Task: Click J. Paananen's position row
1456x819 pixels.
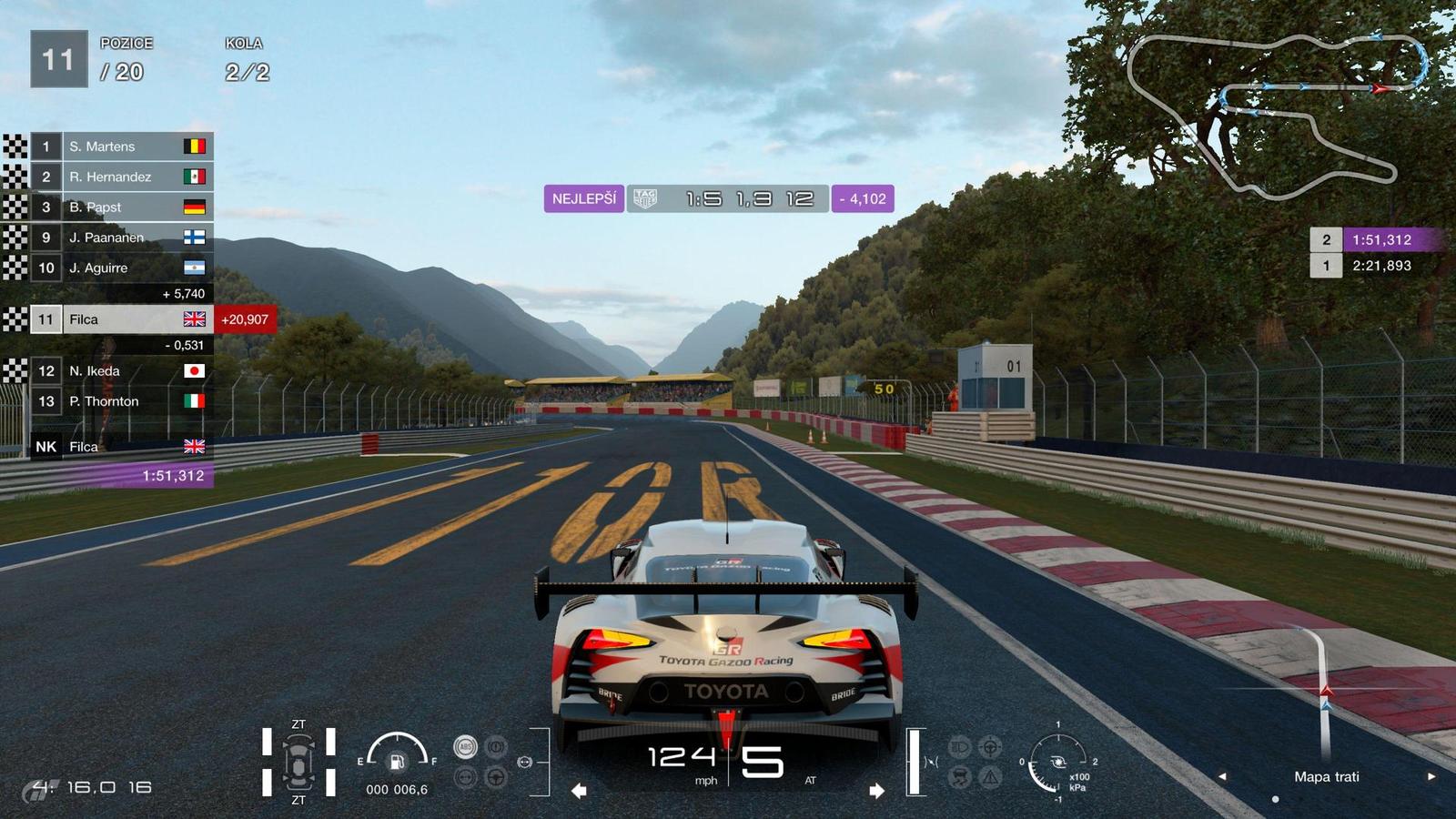Action: pos(122,238)
